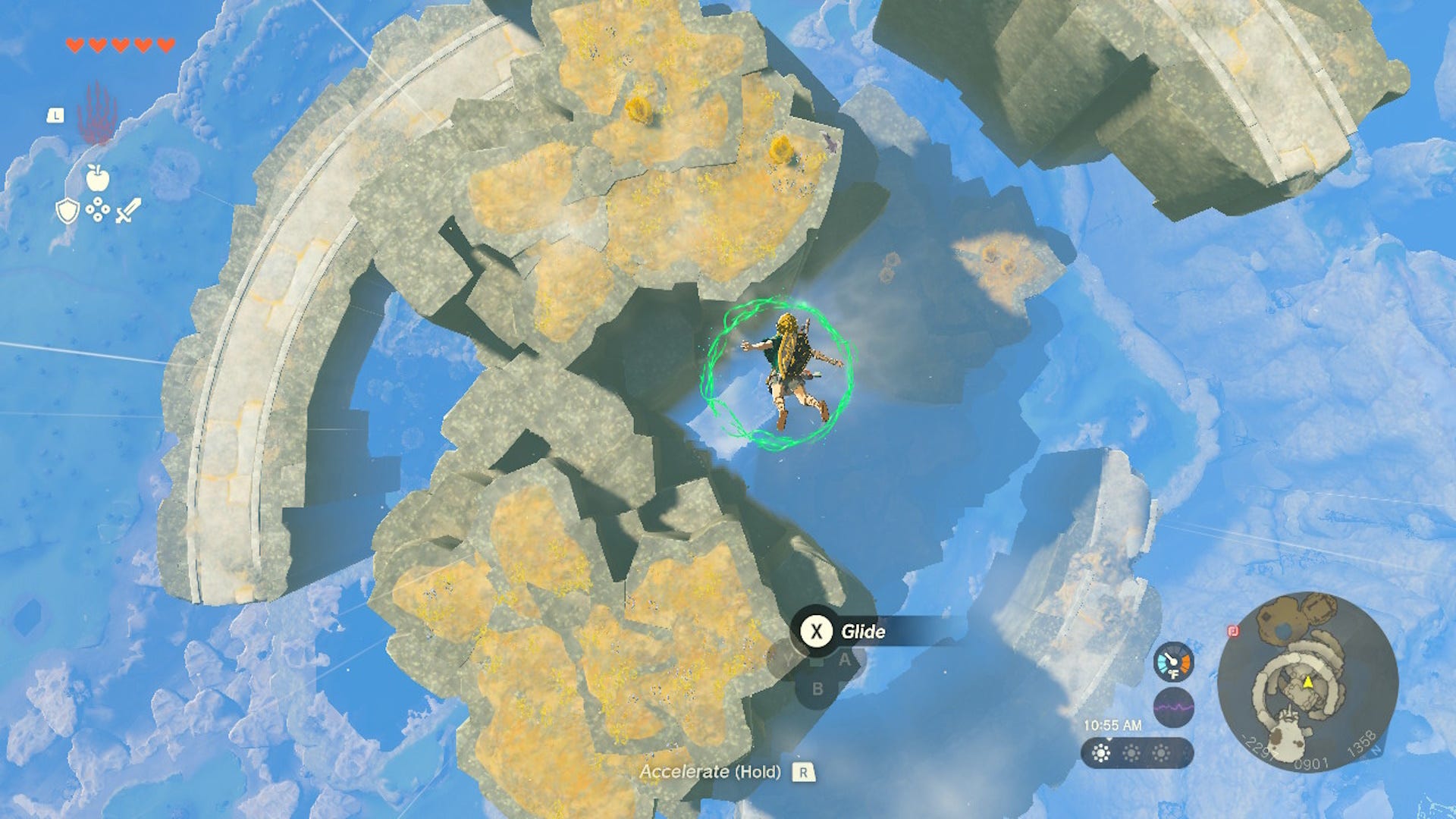Click the L button prompt icon
Image resolution: width=1456 pixels, height=819 pixels.
point(56,114)
